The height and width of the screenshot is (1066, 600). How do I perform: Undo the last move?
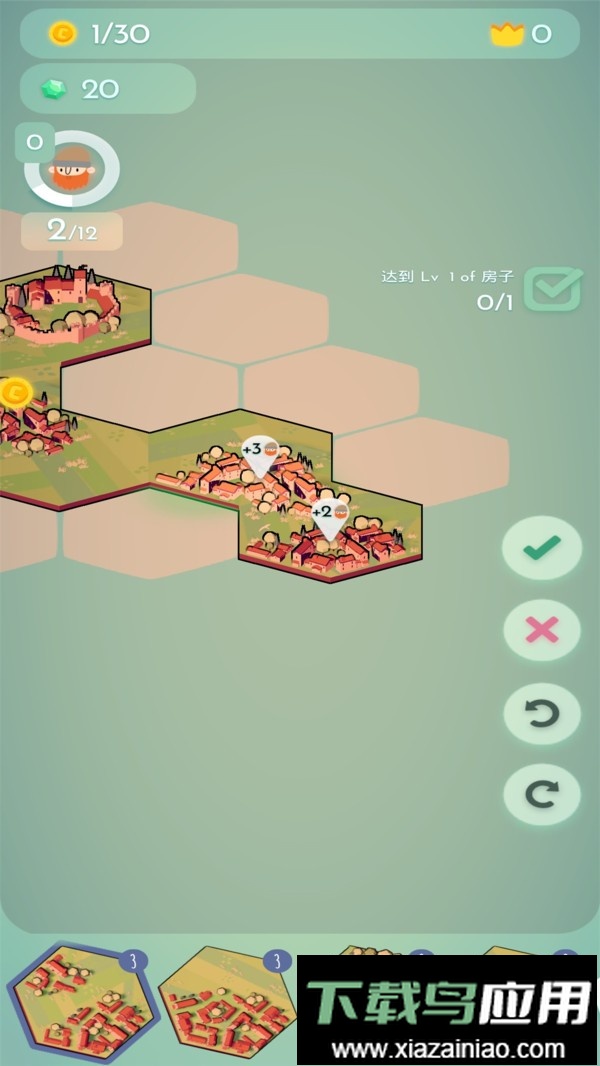click(x=542, y=713)
